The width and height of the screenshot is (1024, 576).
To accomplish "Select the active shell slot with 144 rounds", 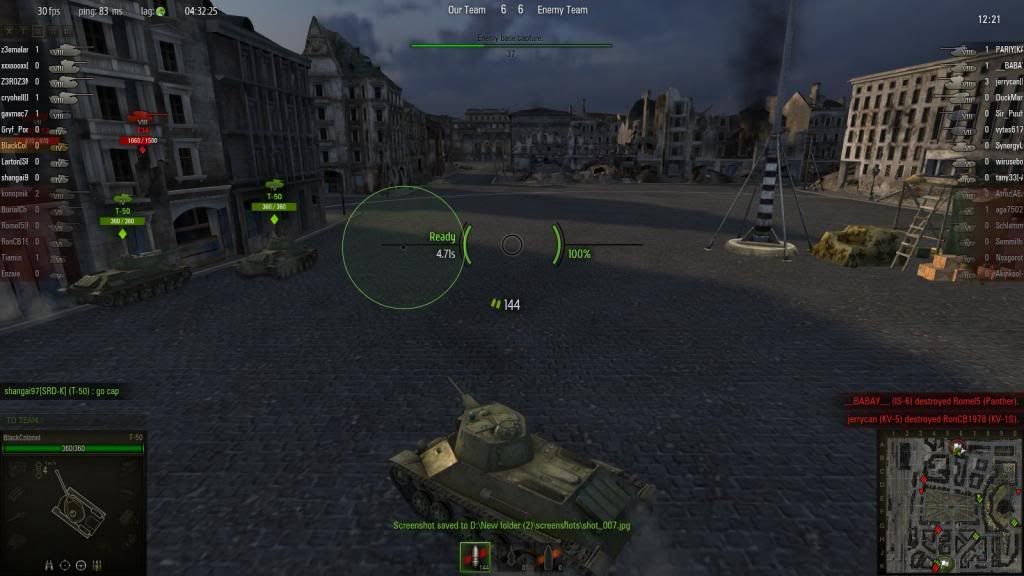I will 475,556.
